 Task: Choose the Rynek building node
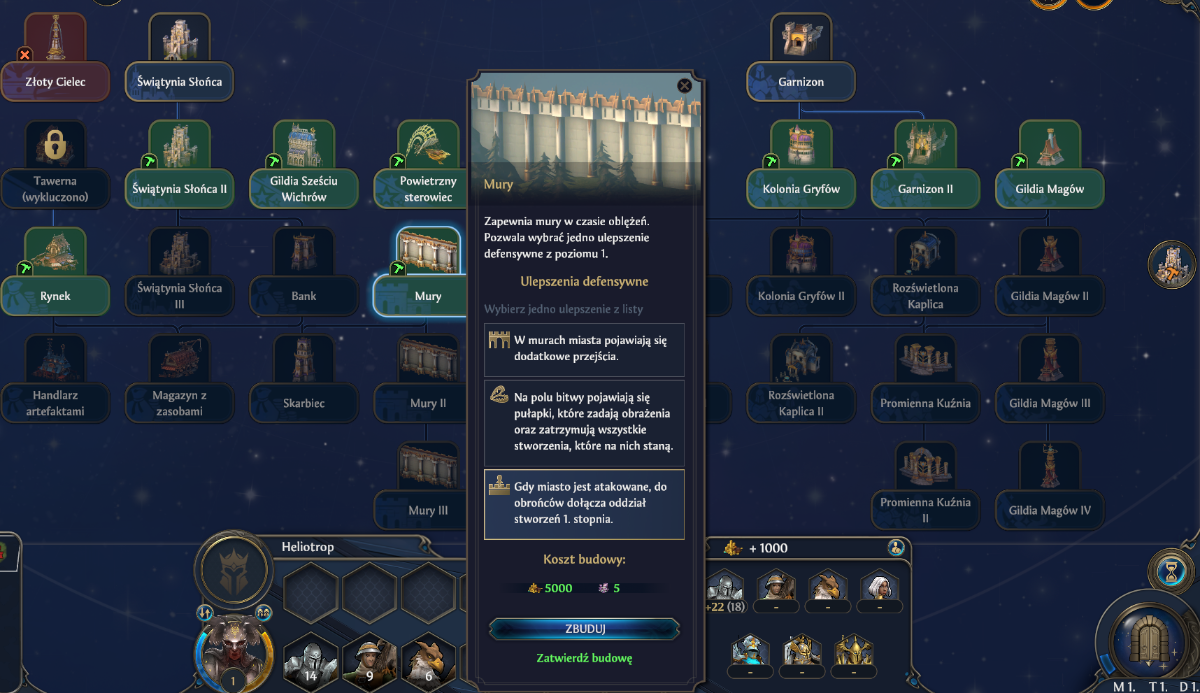click(x=55, y=295)
